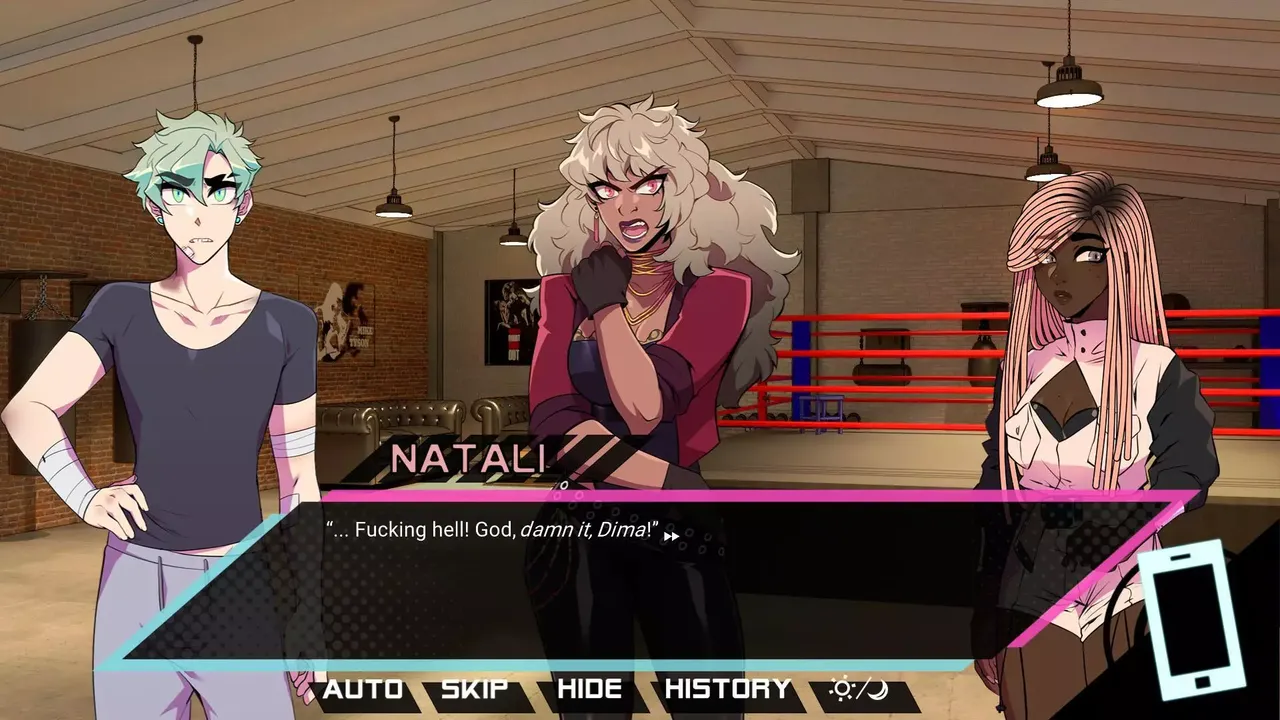Viewport: 1280px width, 720px height.
Task: Click the SKIP button
Action: tap(474, 689)
